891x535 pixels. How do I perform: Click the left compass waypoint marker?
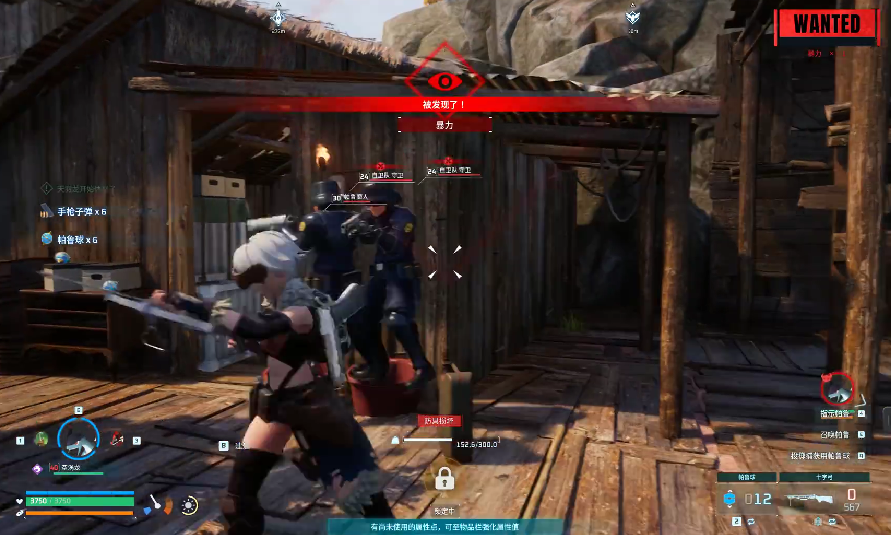(277, 15)
